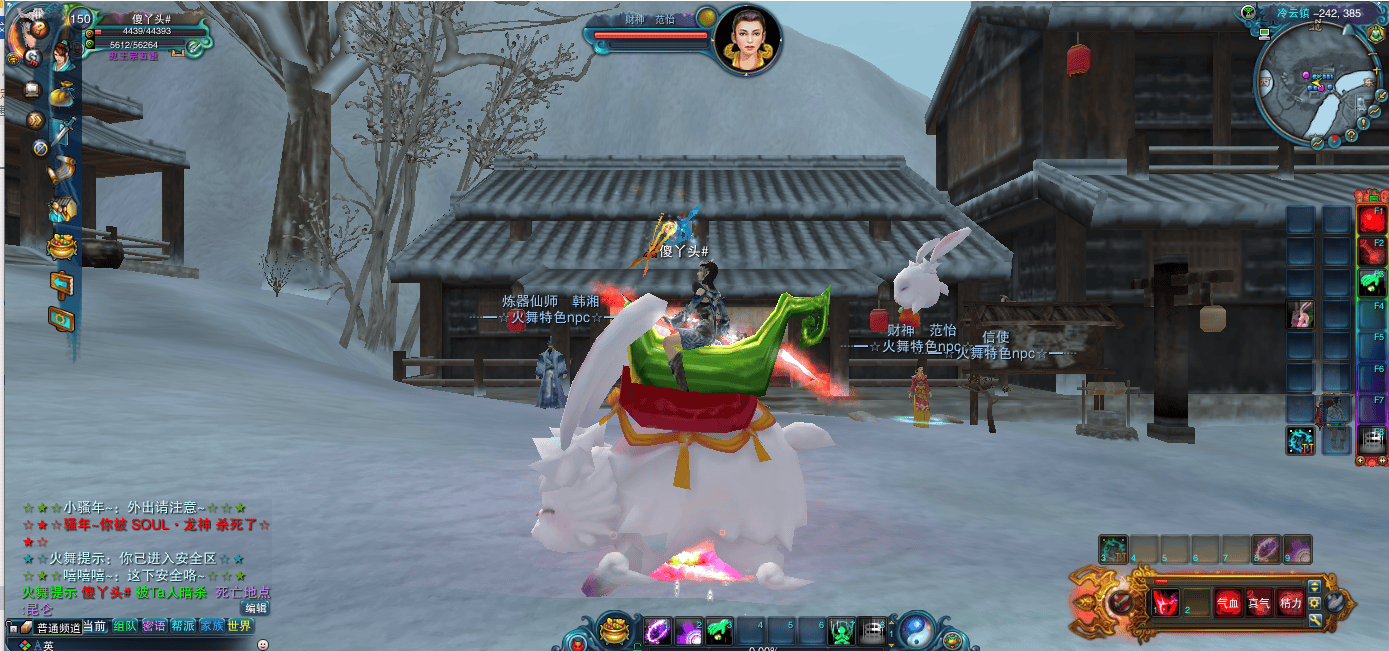1389x651 pixels.
Task: Switch to the 组队 team chat channel
Action: point(125,627)
